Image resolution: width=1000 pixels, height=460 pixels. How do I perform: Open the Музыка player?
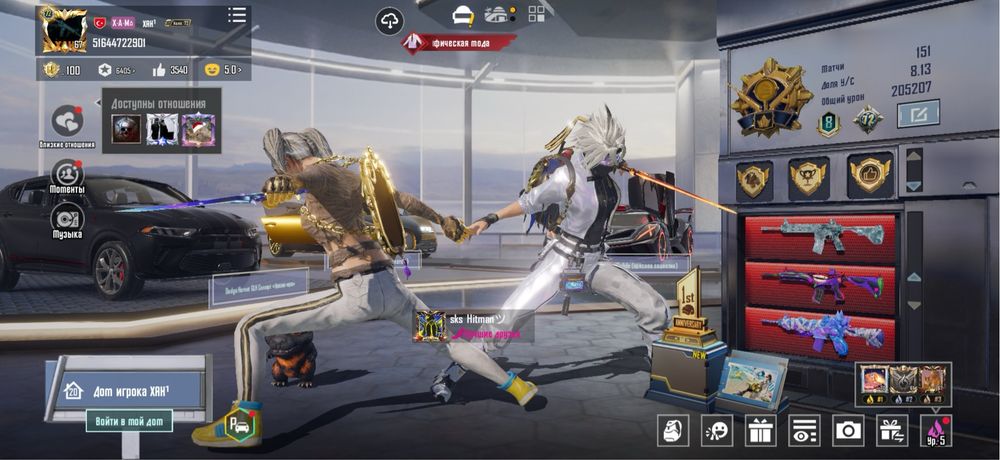point(67,218)
